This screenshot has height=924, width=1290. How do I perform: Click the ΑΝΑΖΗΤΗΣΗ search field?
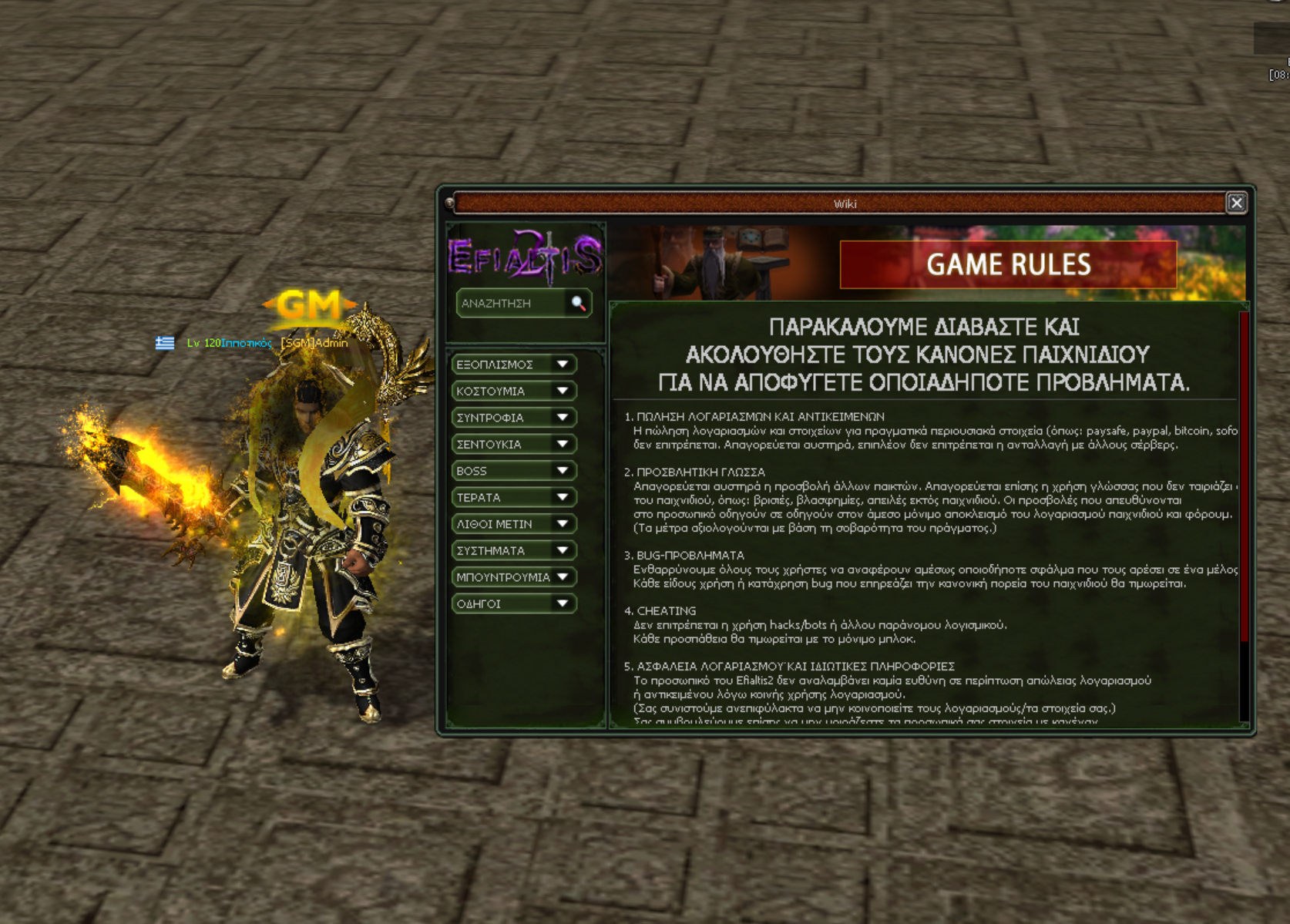coord(510,304)
